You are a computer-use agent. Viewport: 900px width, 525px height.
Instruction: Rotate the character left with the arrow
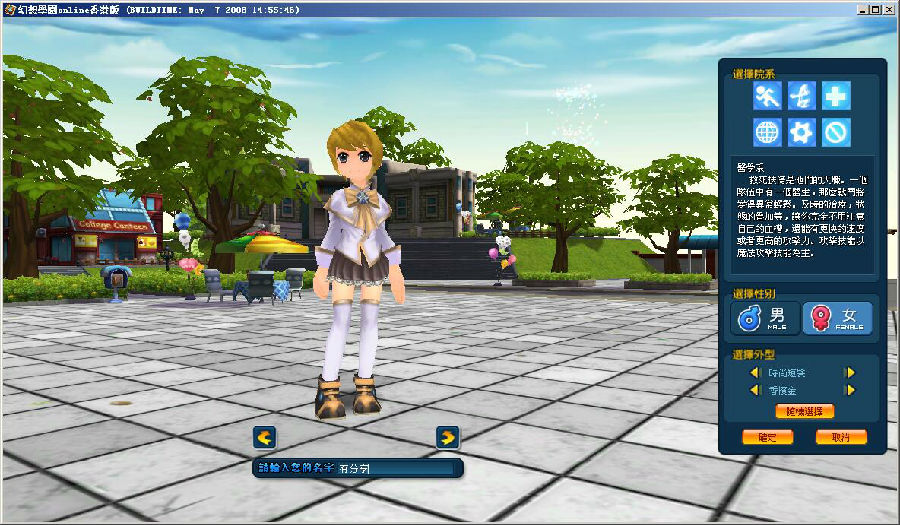[264, 437]
